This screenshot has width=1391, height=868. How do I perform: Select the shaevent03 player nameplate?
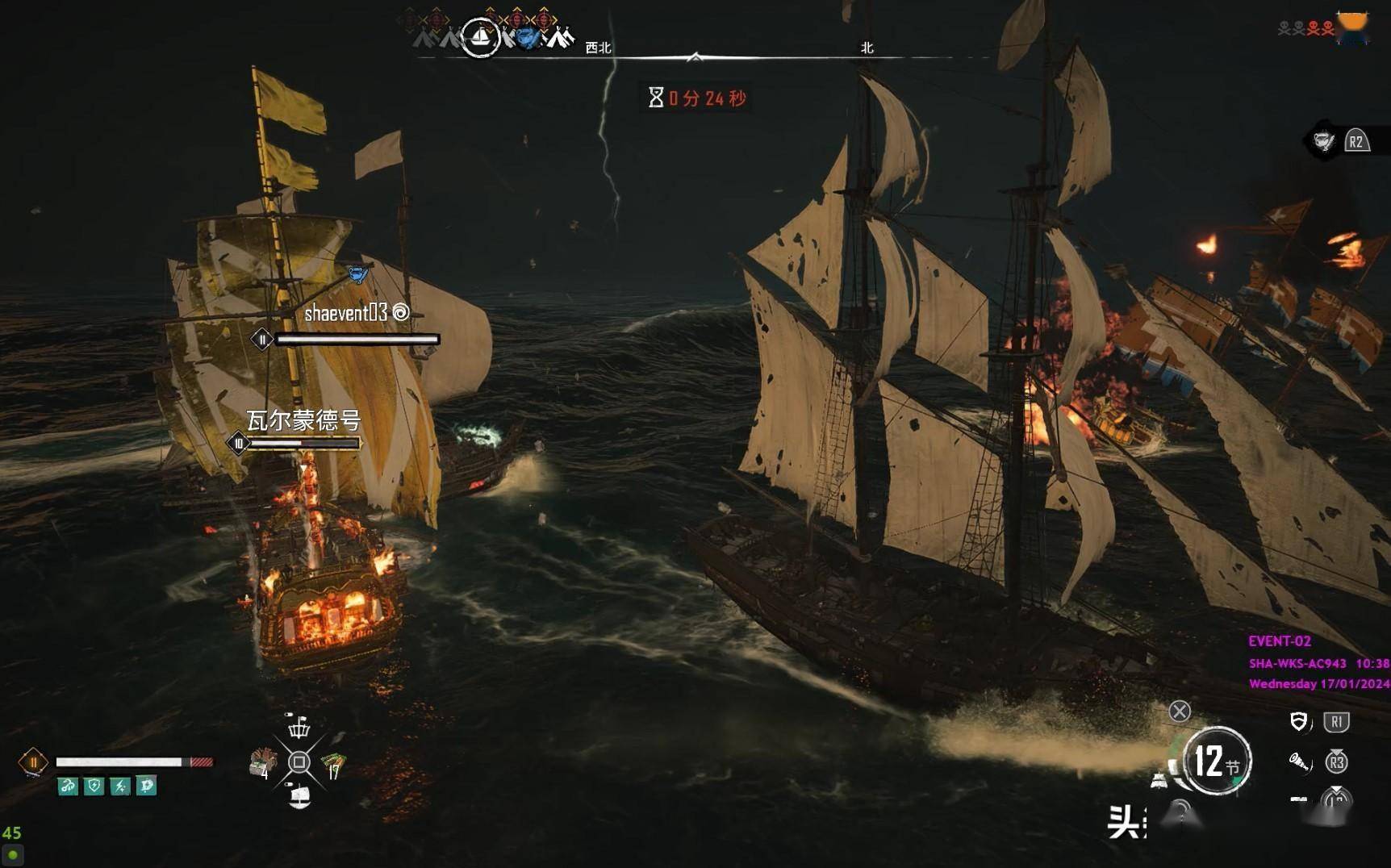(x=345, y=313)
